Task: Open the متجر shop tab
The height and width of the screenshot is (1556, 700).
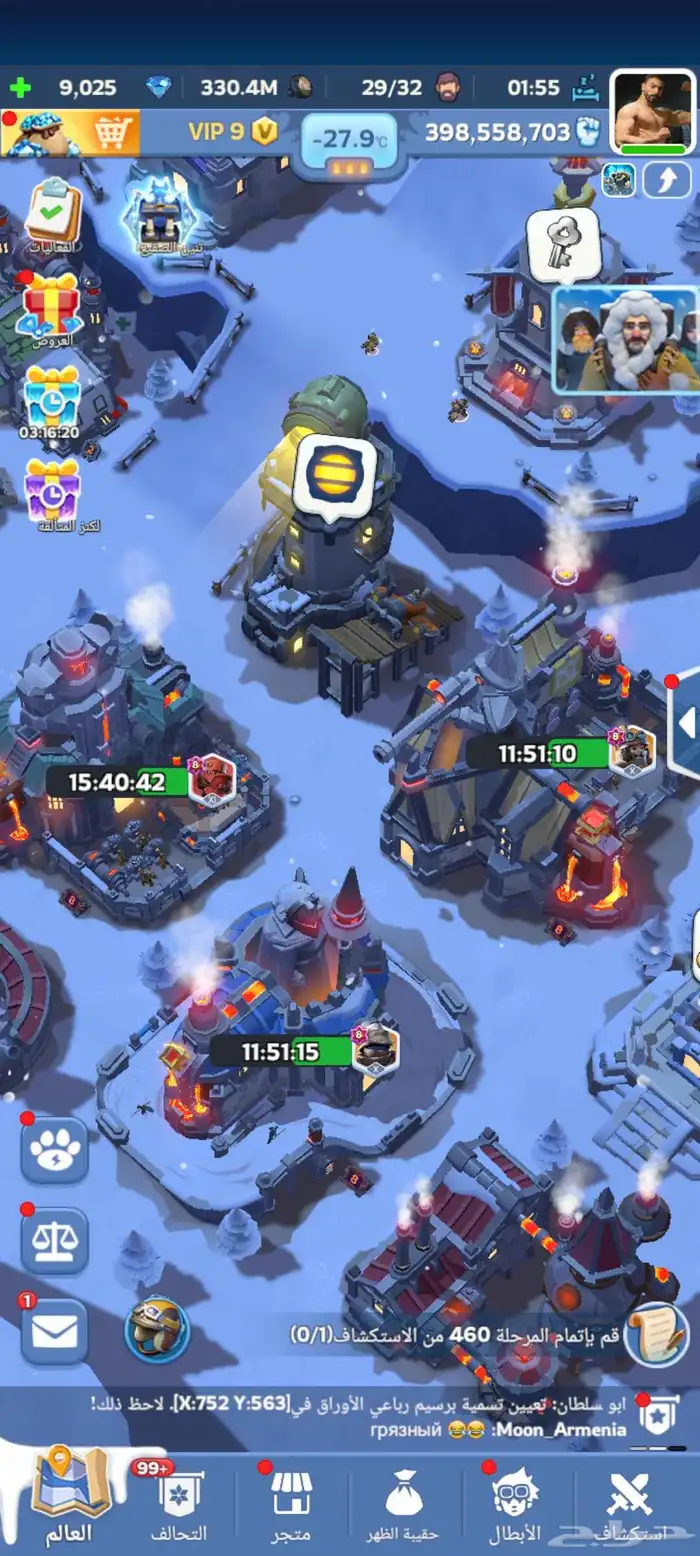Action: [x=292, y=1506]
